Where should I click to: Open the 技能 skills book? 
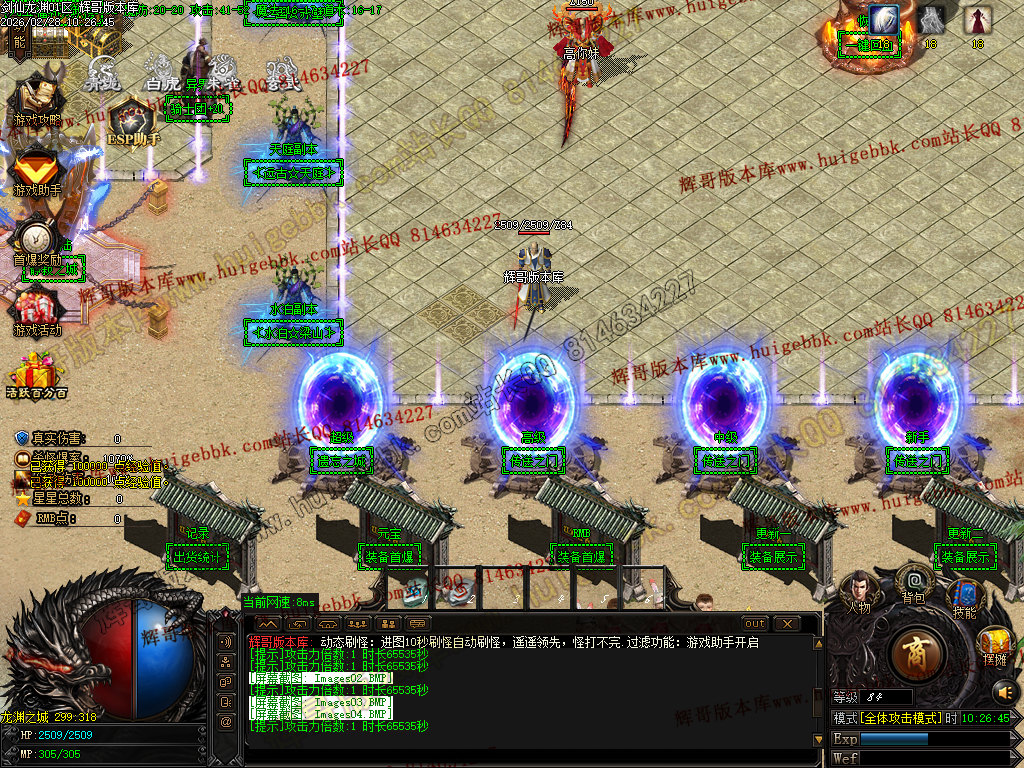click(x=964, y=596)
